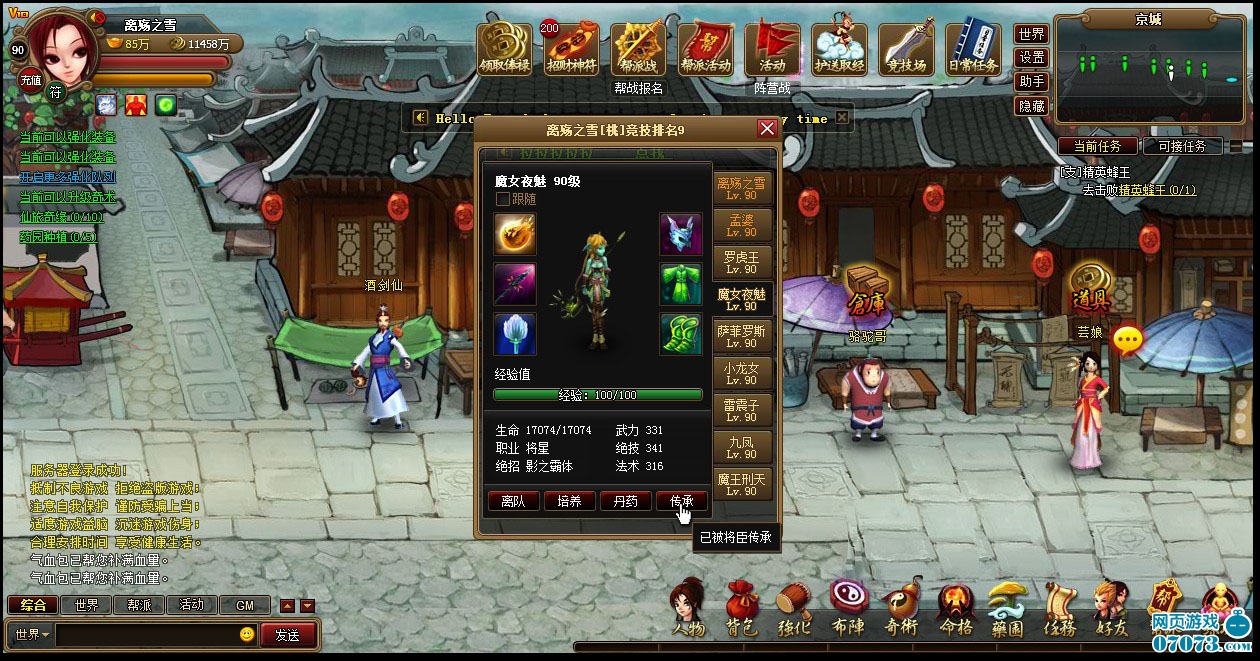Select the green robe equipment slot

680,284
